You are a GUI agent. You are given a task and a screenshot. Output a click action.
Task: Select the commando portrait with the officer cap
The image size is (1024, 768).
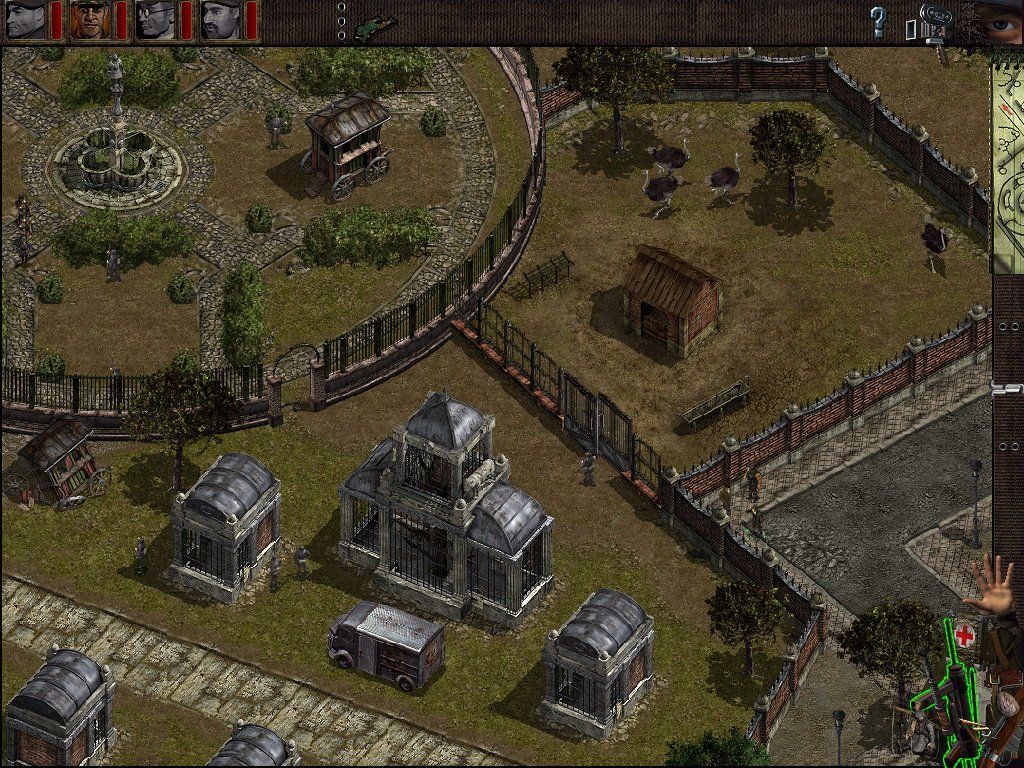click(91, 20)
